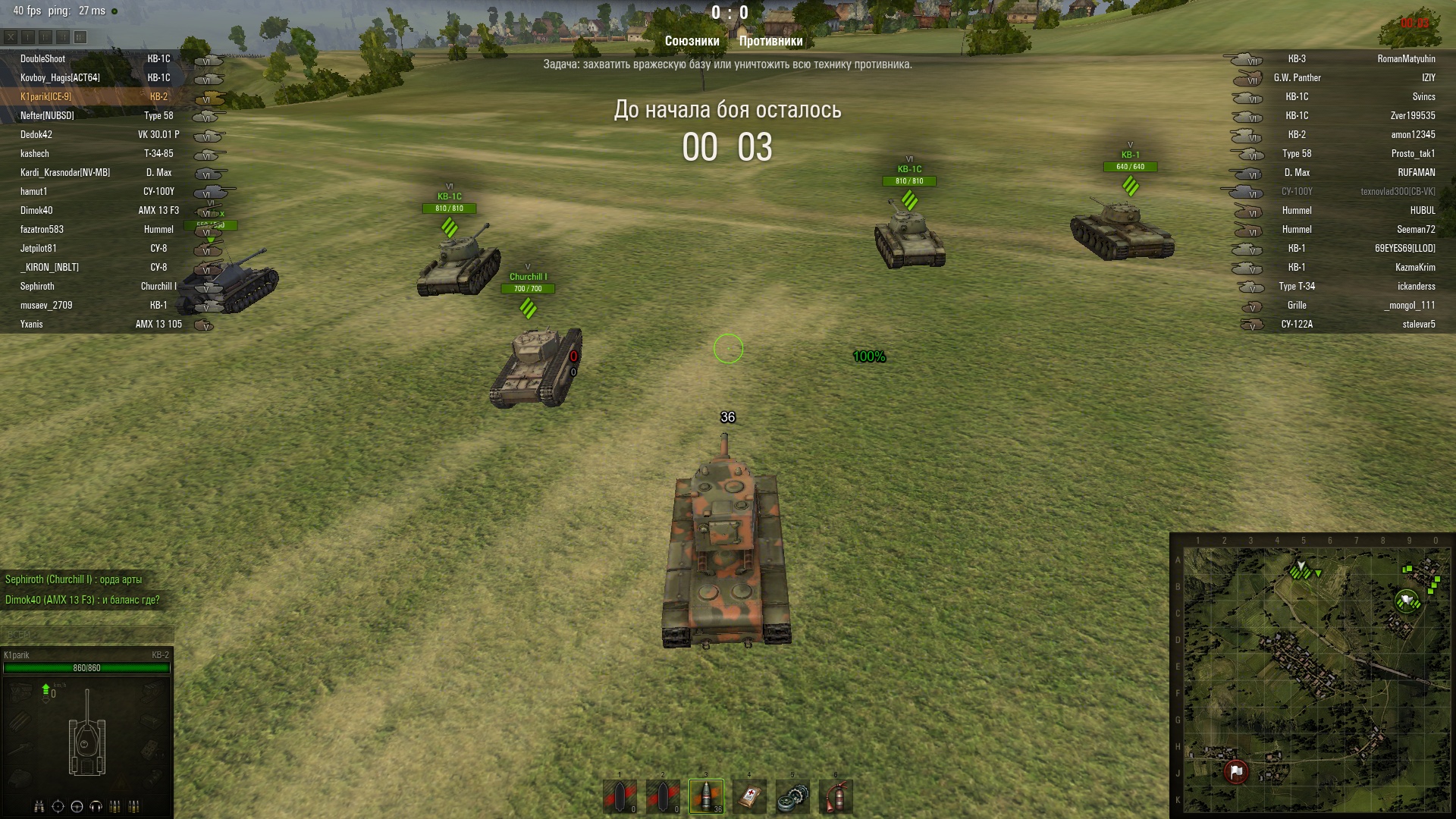Click the steering wheel driver crew icon

tap(77, 806)
